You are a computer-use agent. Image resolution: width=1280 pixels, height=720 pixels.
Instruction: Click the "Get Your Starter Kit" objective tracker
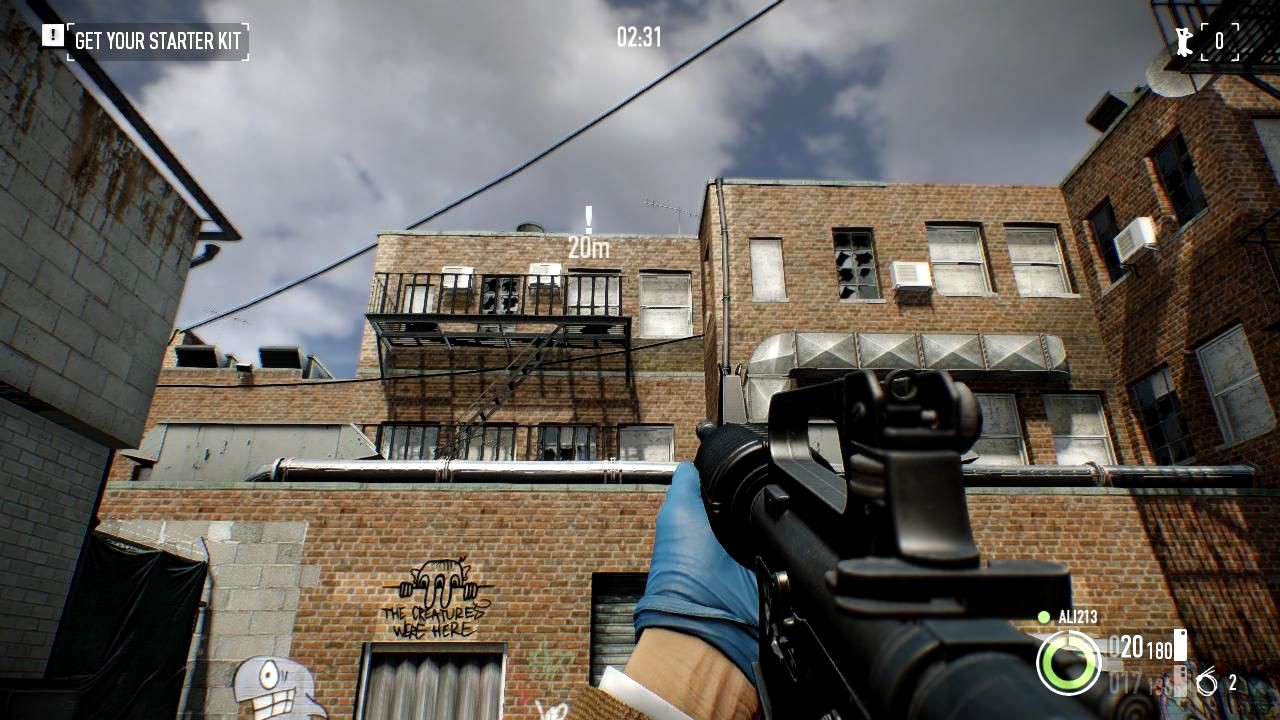[158, 42]
